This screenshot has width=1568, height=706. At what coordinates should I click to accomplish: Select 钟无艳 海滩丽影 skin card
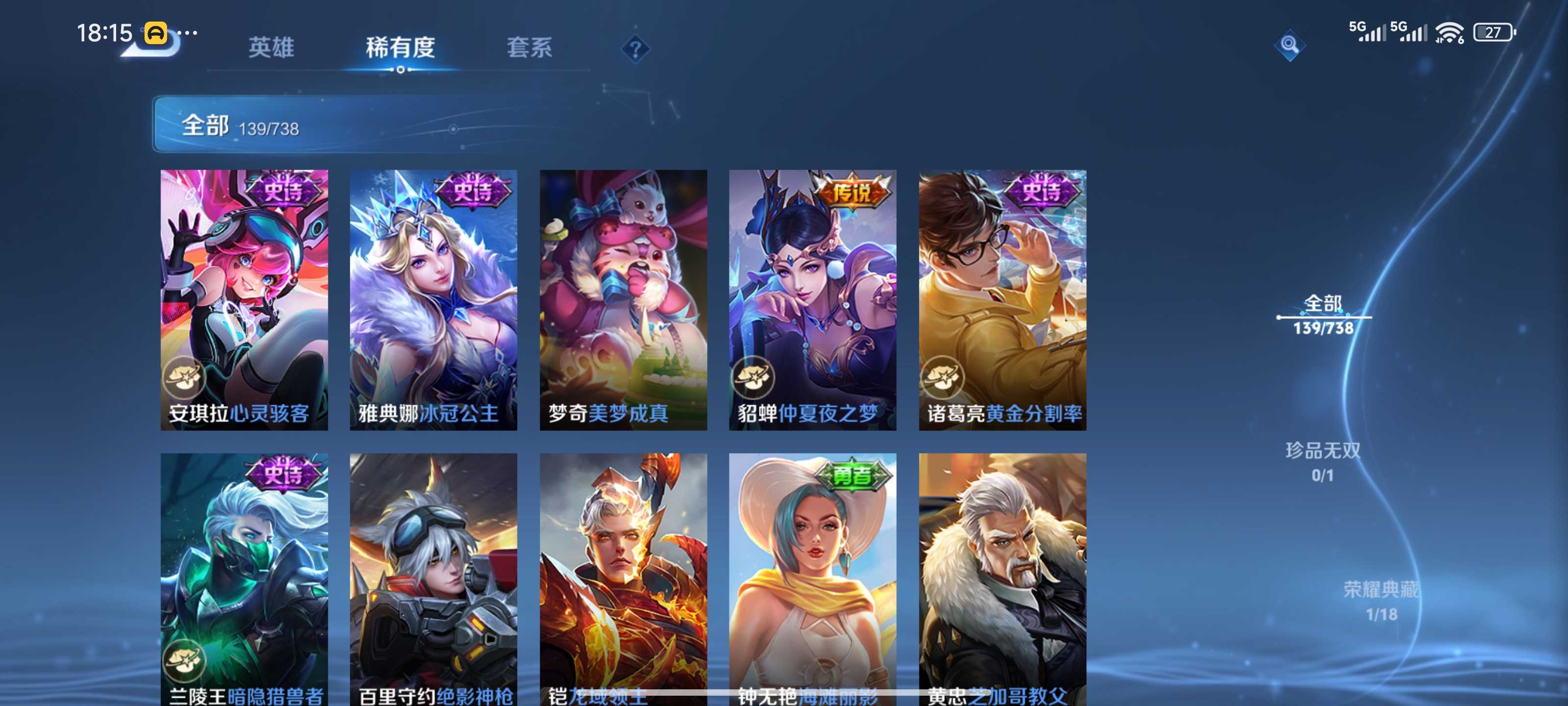812,579
